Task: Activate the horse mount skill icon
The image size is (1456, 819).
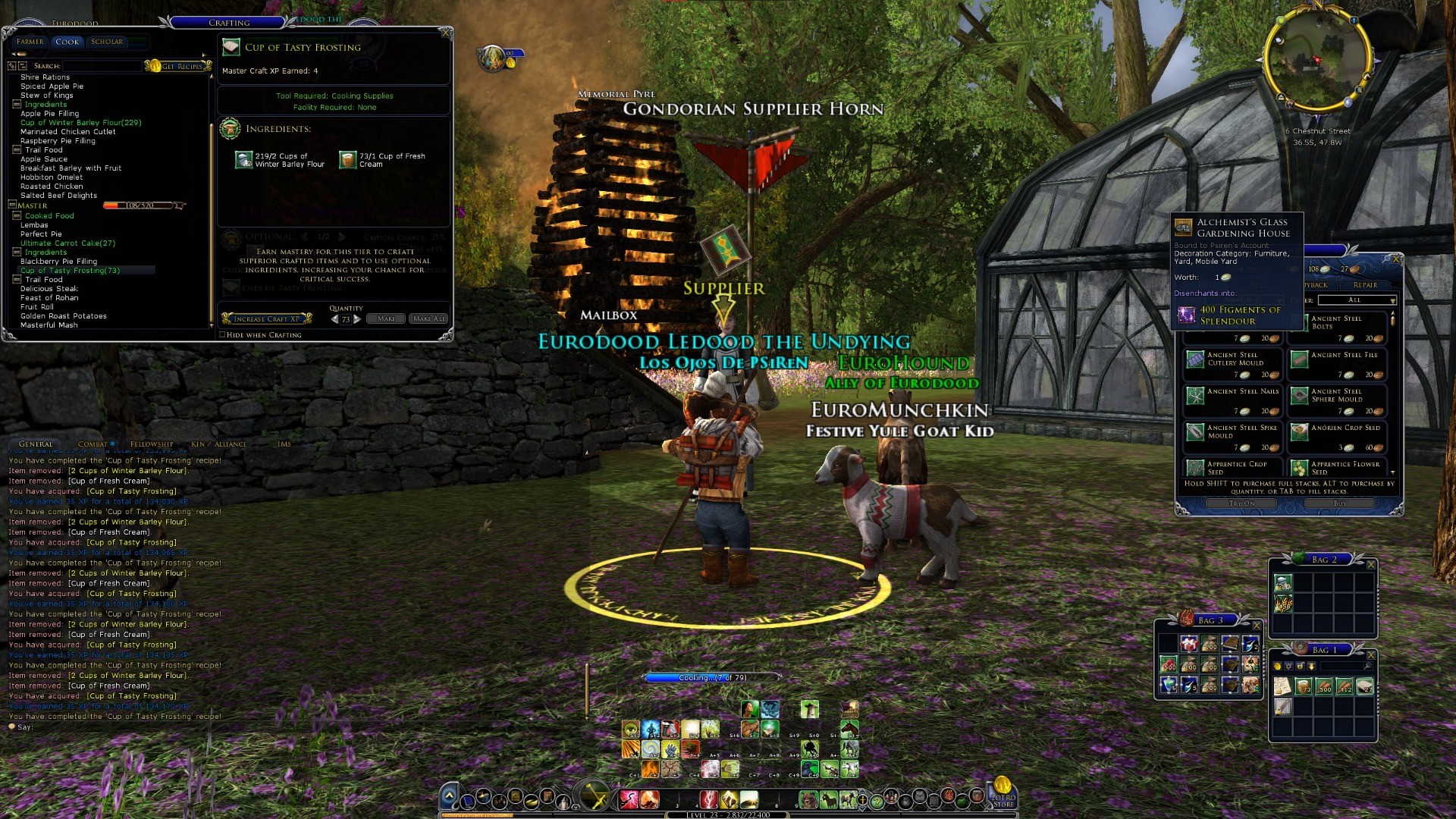Action: (x=849, y=730)
